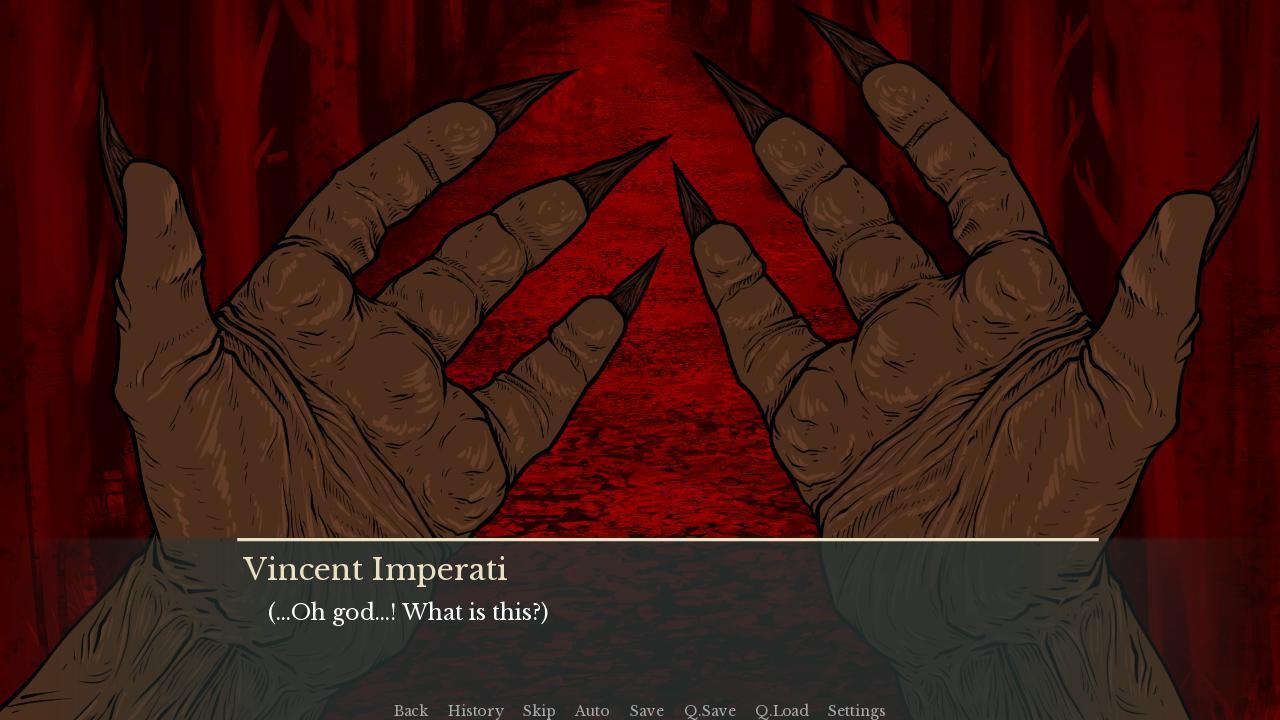This screenshot has height=720, width=1280.
Task: Open the History log
Action: [x=475, y=710]
